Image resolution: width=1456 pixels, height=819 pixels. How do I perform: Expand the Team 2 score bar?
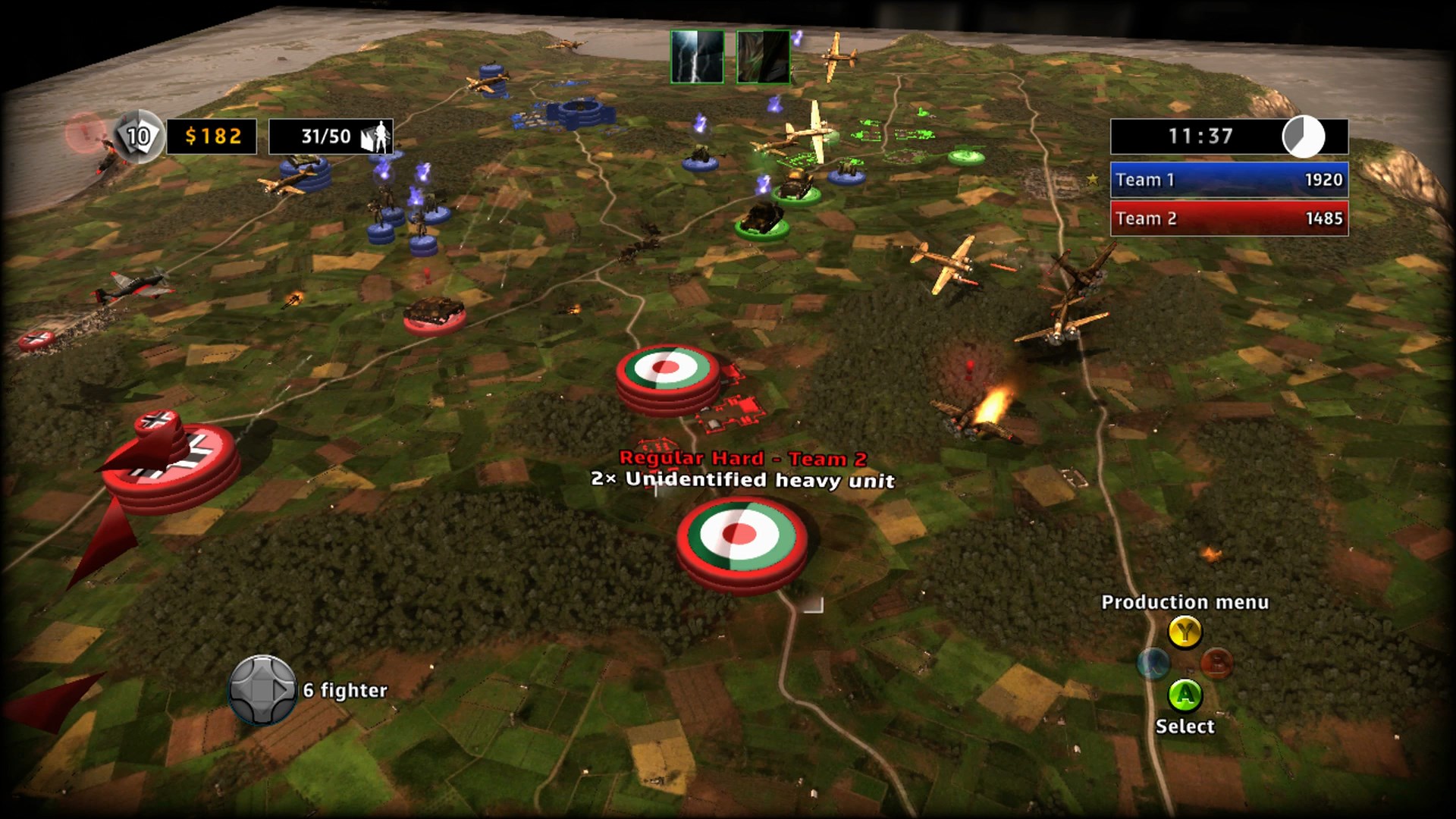point(1228,218)
